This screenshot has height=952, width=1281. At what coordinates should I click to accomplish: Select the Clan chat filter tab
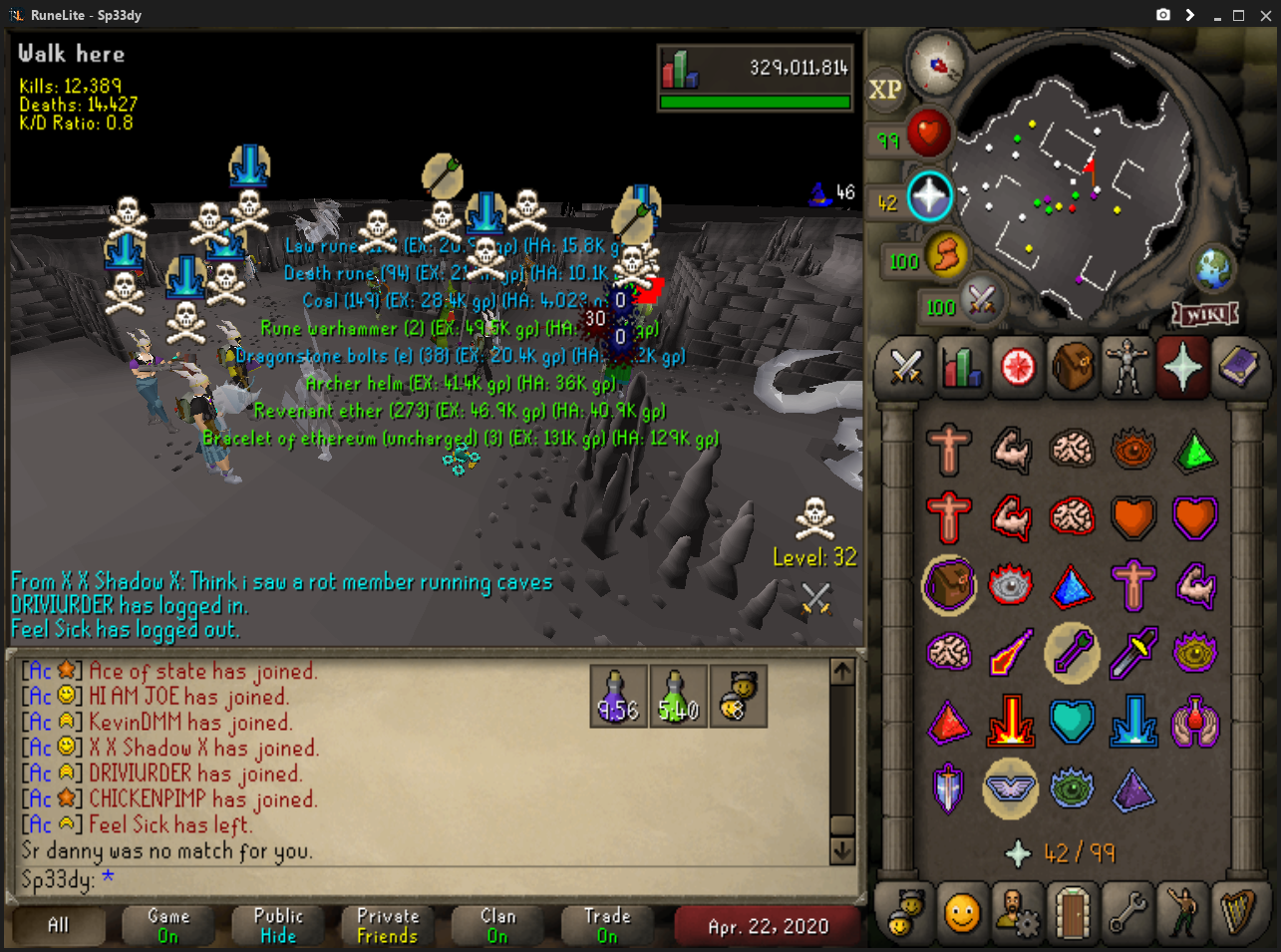[497, 925]
